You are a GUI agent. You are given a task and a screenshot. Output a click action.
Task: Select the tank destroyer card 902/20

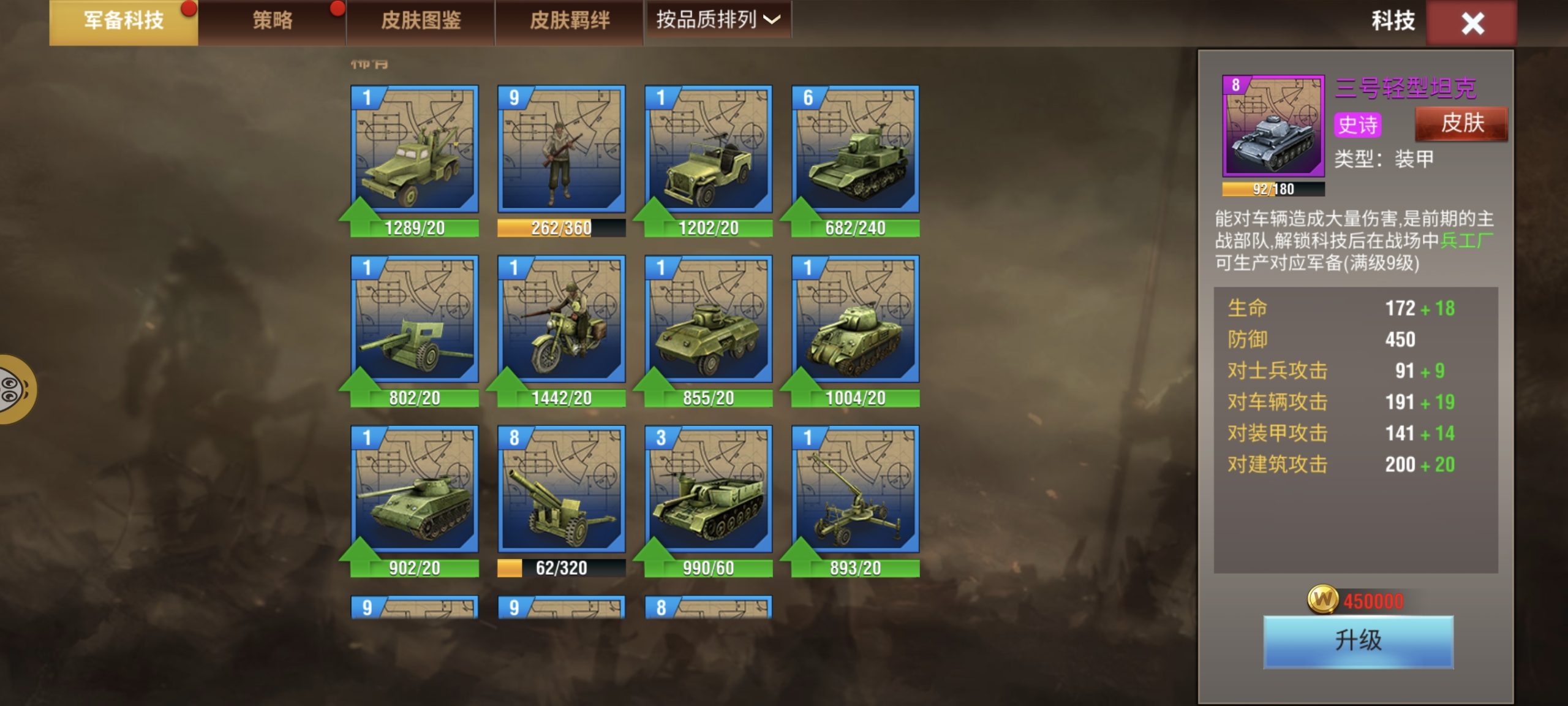(x=415, y=490)
